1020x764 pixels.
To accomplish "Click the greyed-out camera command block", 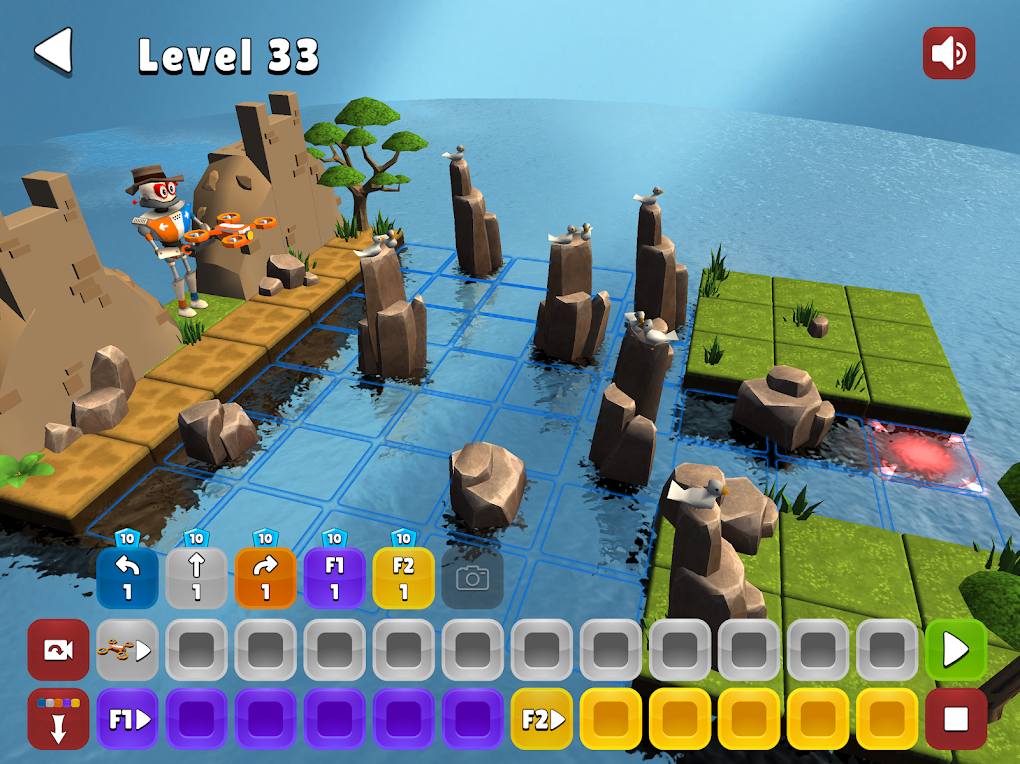I will 472,578.
